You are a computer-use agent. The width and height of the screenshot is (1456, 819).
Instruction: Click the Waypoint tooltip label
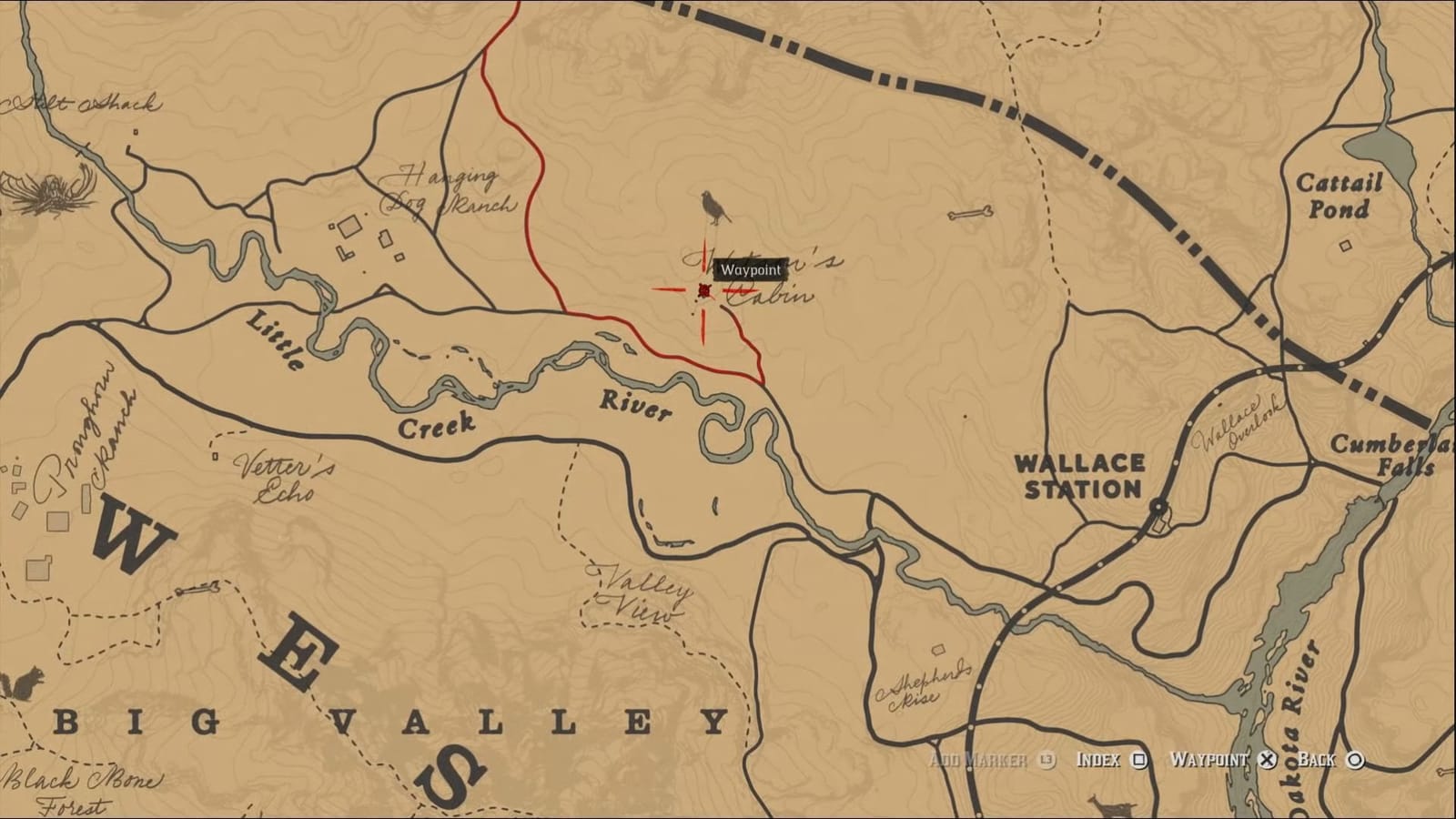point(752,269)
